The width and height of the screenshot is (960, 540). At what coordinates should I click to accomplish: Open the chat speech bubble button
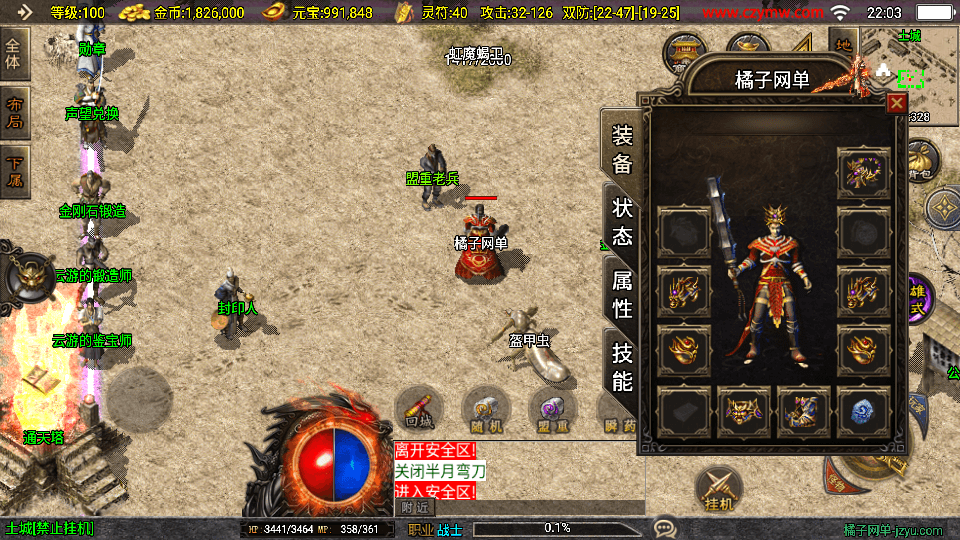click(x=664, y=527)
